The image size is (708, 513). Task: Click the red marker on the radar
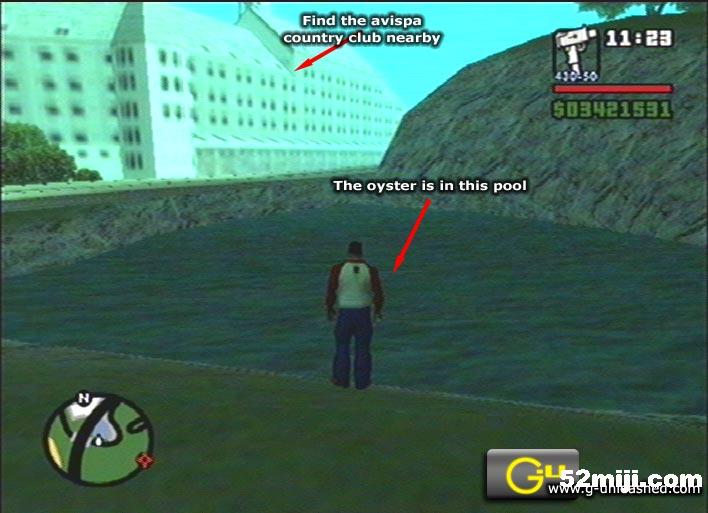point(148,461)
